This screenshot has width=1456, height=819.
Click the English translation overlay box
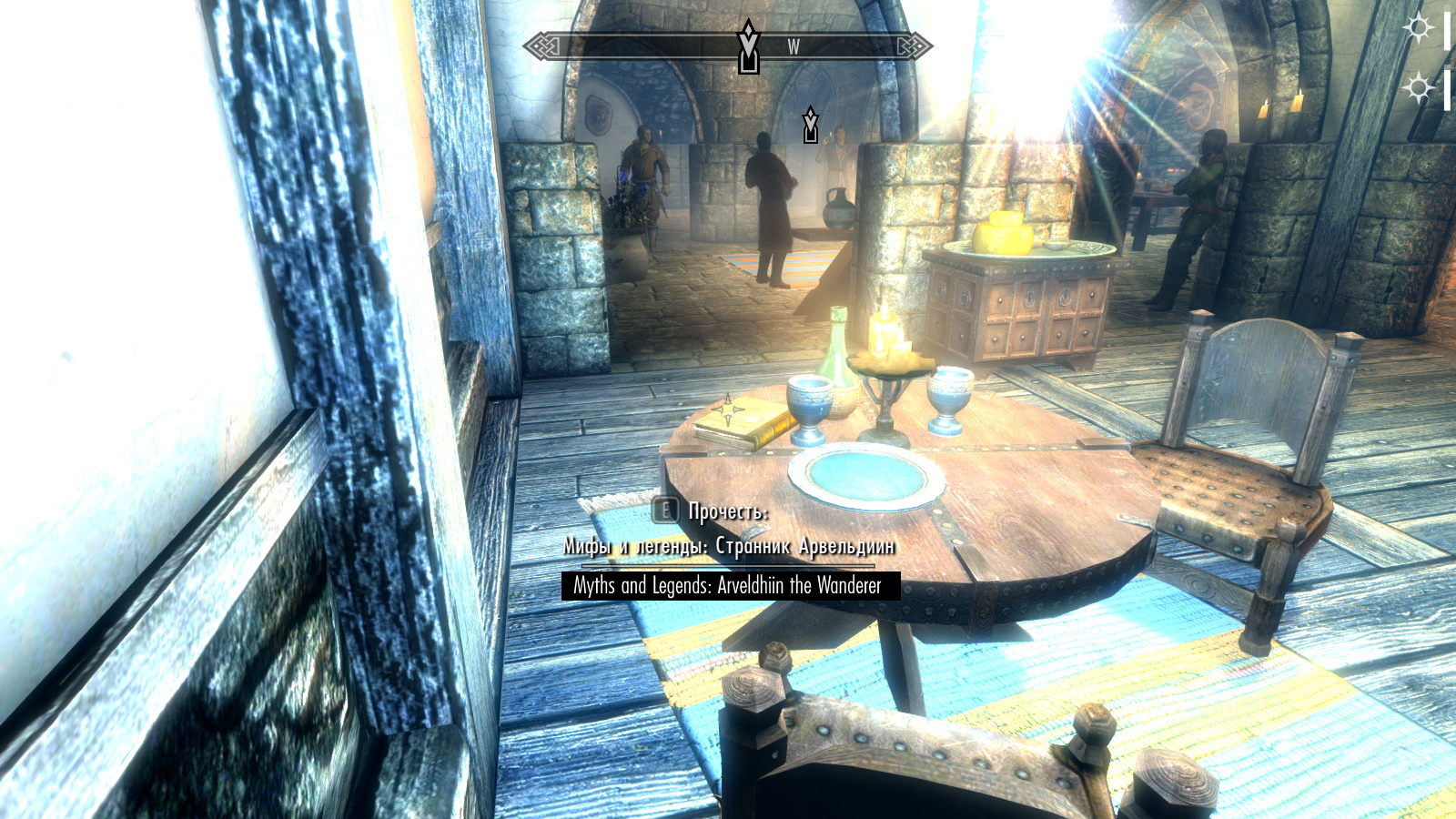coord(730,585)
